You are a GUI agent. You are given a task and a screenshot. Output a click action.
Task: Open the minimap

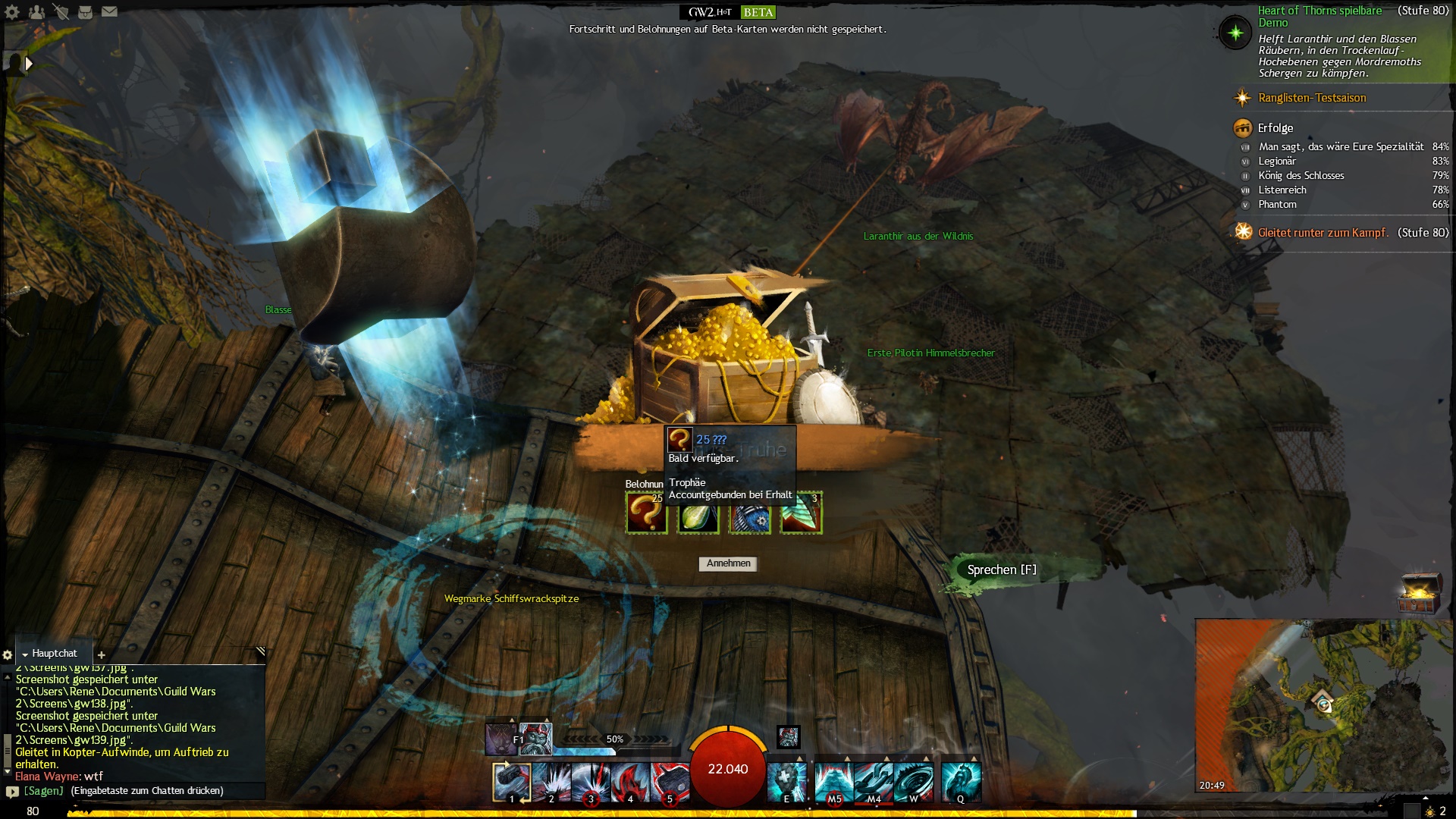[x=1324, y=705]
